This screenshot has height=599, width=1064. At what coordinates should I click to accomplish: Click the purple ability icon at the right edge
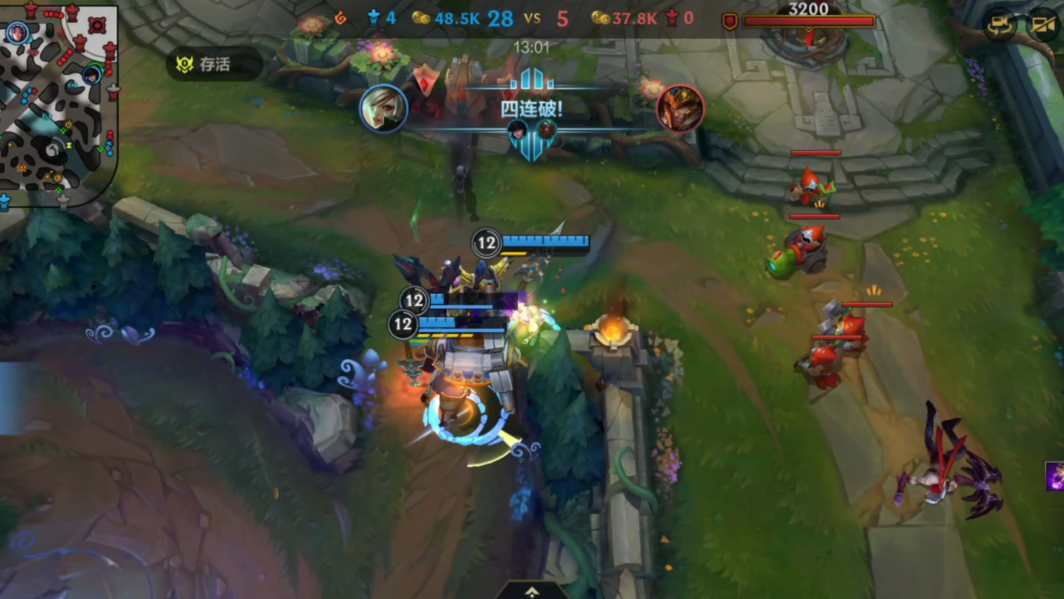1055,476
